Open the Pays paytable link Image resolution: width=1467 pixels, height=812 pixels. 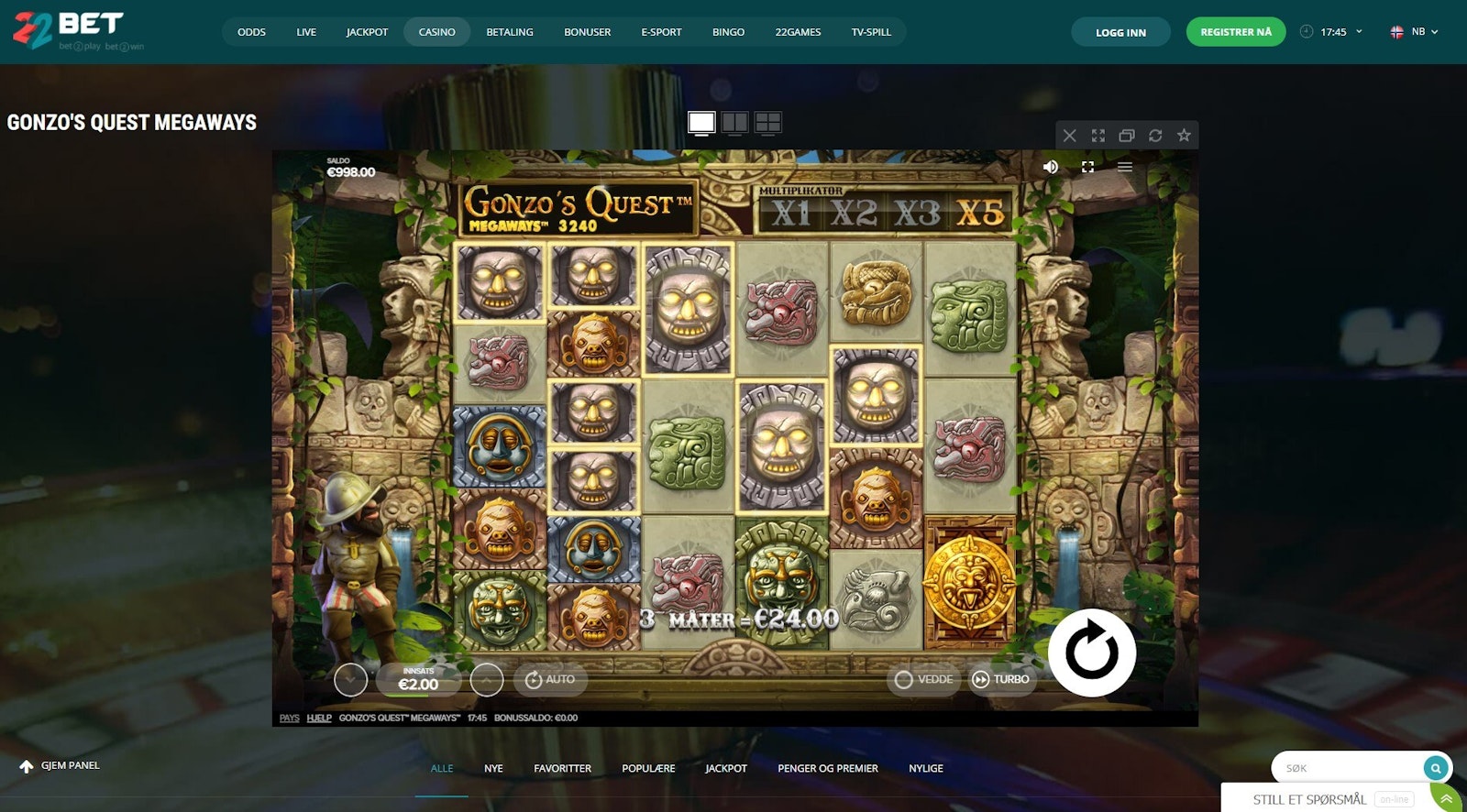[x=289, y=718]
